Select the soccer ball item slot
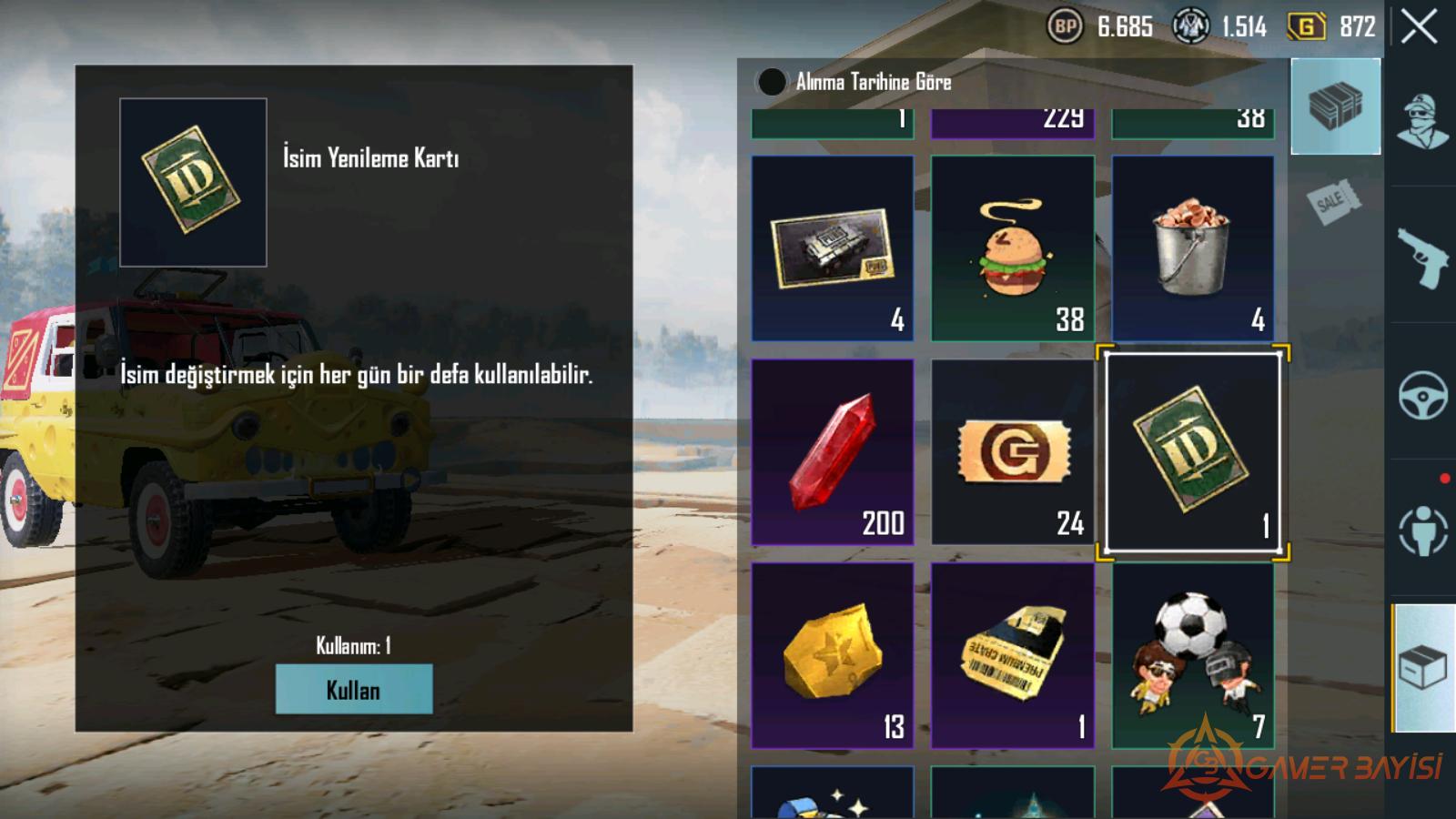The width and height of the screenshot is (1456, 819). (1192, 655)
